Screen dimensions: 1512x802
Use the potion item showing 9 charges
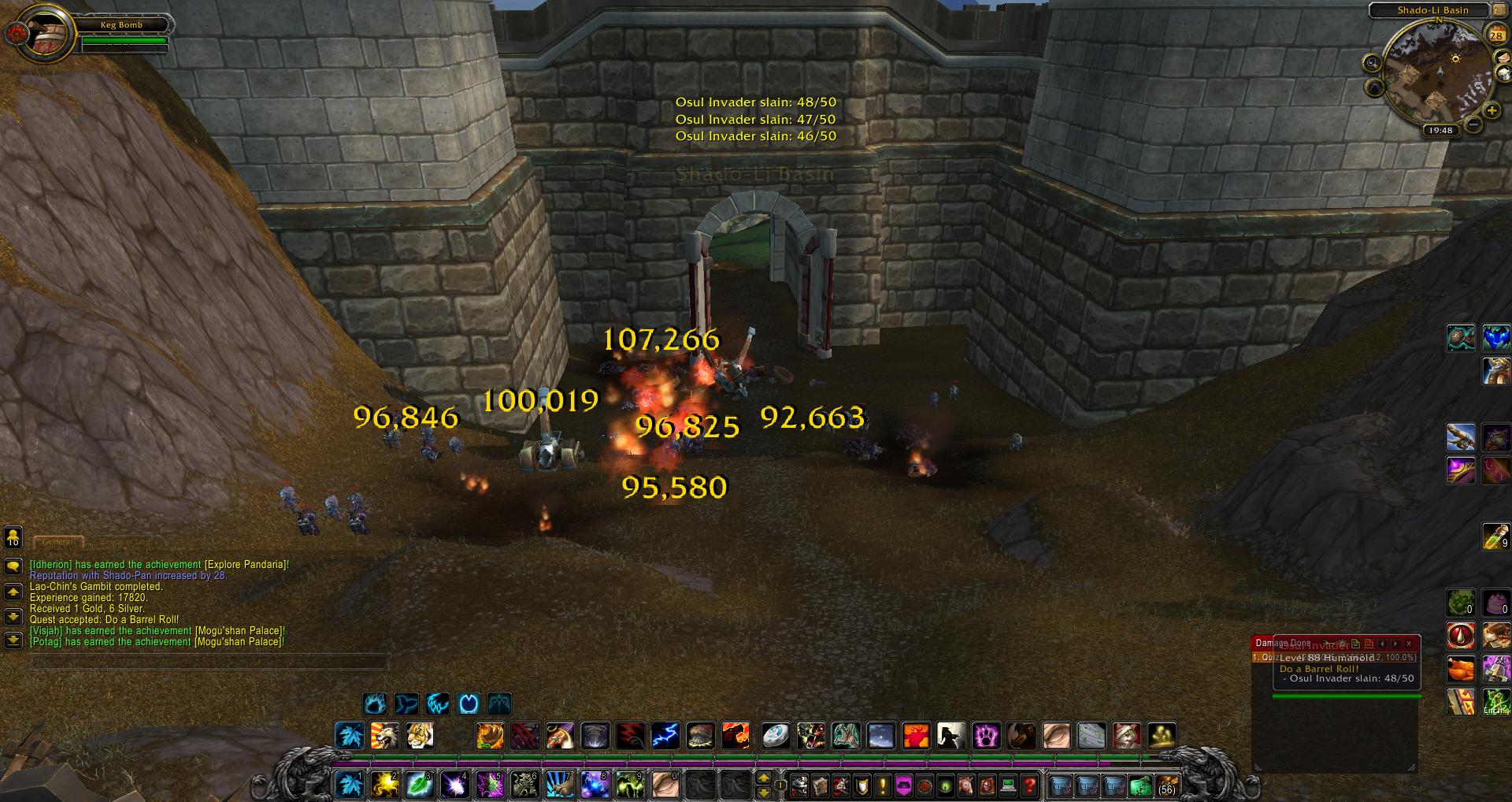point(1495,537)
